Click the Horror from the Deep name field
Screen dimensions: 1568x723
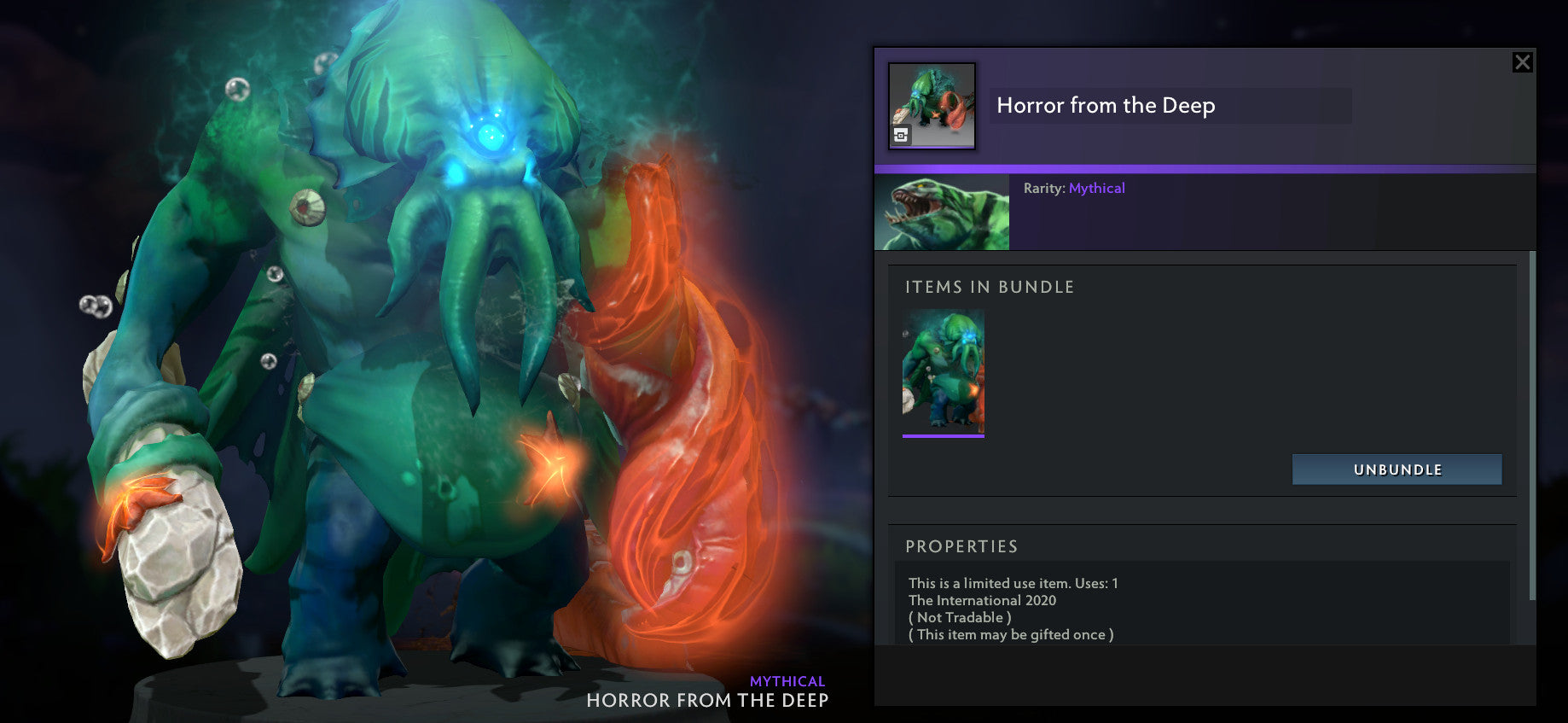pos(1169,106)
